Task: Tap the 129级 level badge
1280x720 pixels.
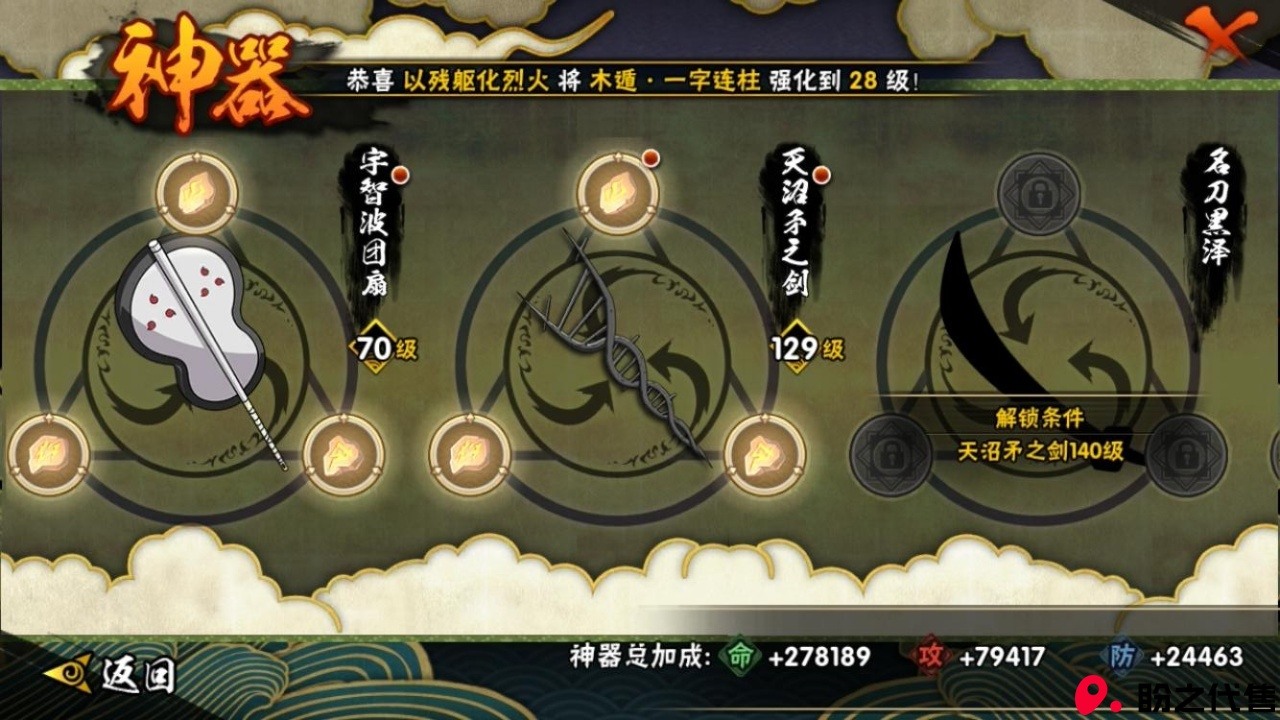Action: 806,348
